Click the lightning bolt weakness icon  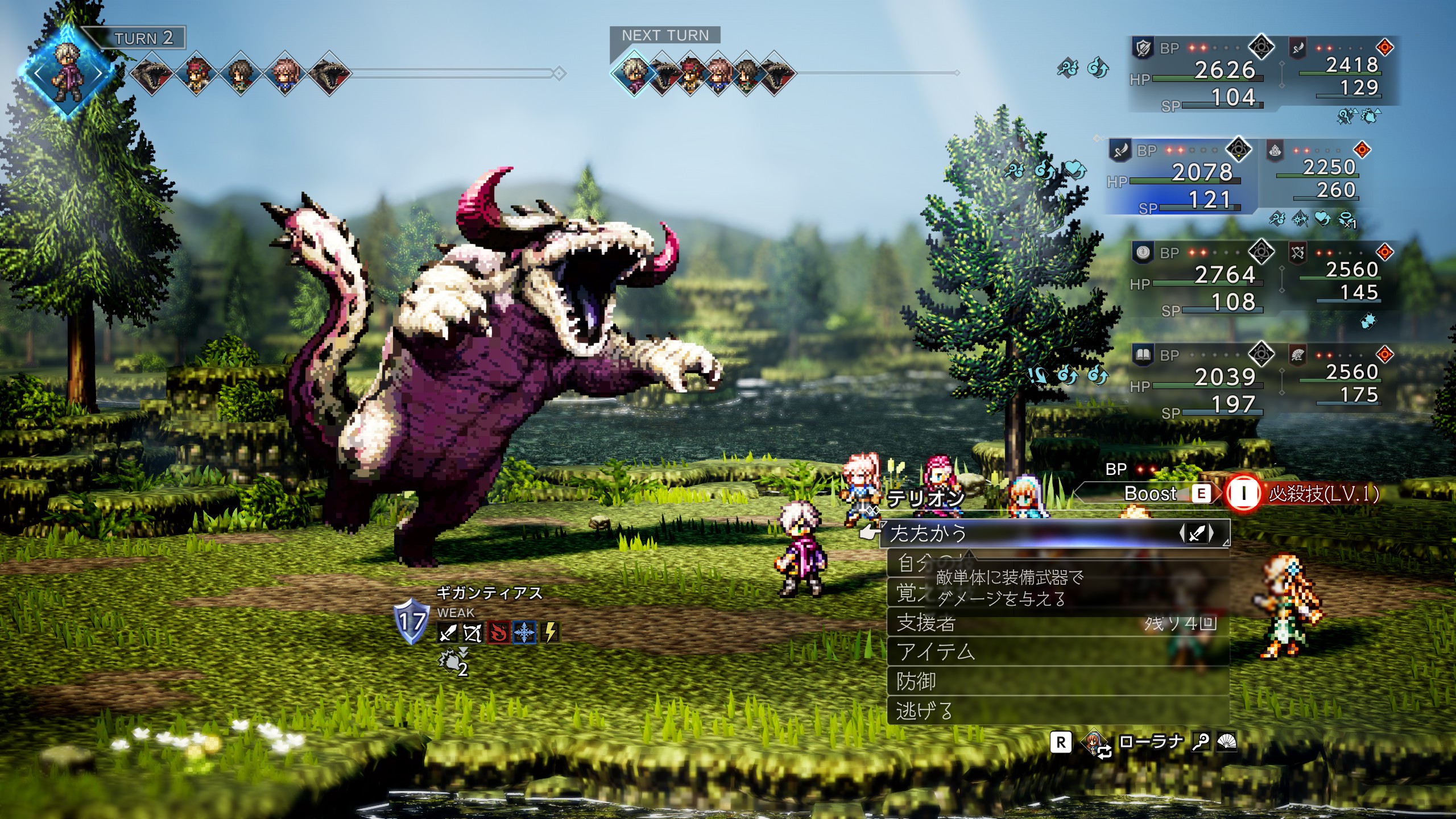(x=550, y=632)
